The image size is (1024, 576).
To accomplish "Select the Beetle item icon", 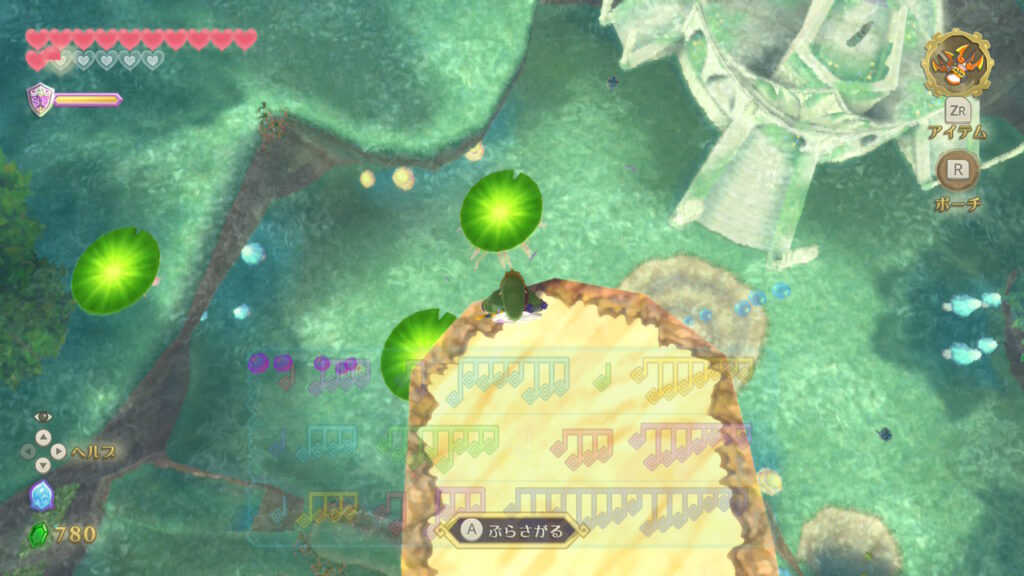I will pyautogui.click(x=957, y=63).
